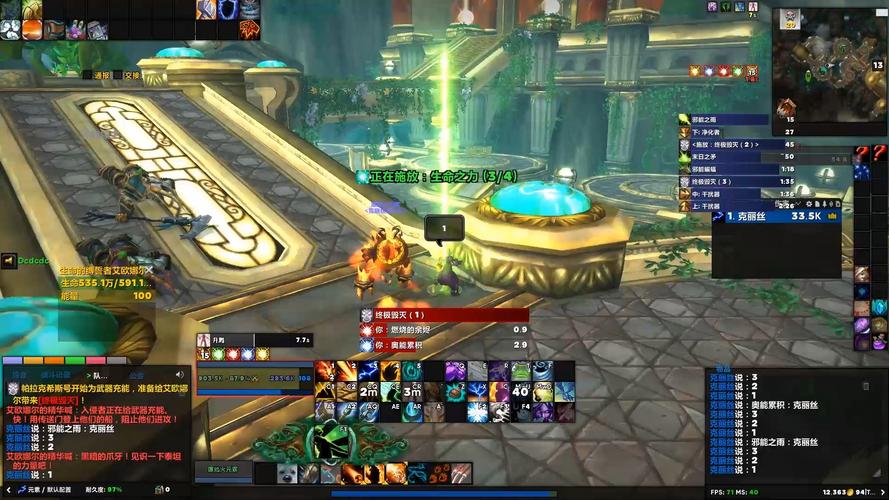The height and width of the screenshot is (500, 889).
Task: Click the red question mark icon
Action: point(862,153)
